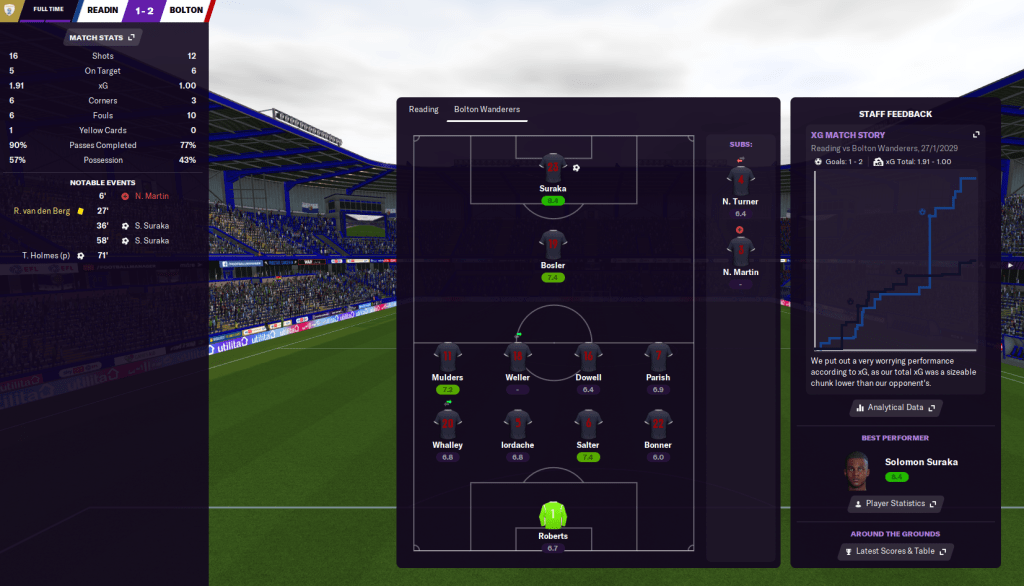Screen dimensions: 1024x586
Task: Click Bosler's shirt on the formation
Action: pyautogui.click(x=553, y=243)
